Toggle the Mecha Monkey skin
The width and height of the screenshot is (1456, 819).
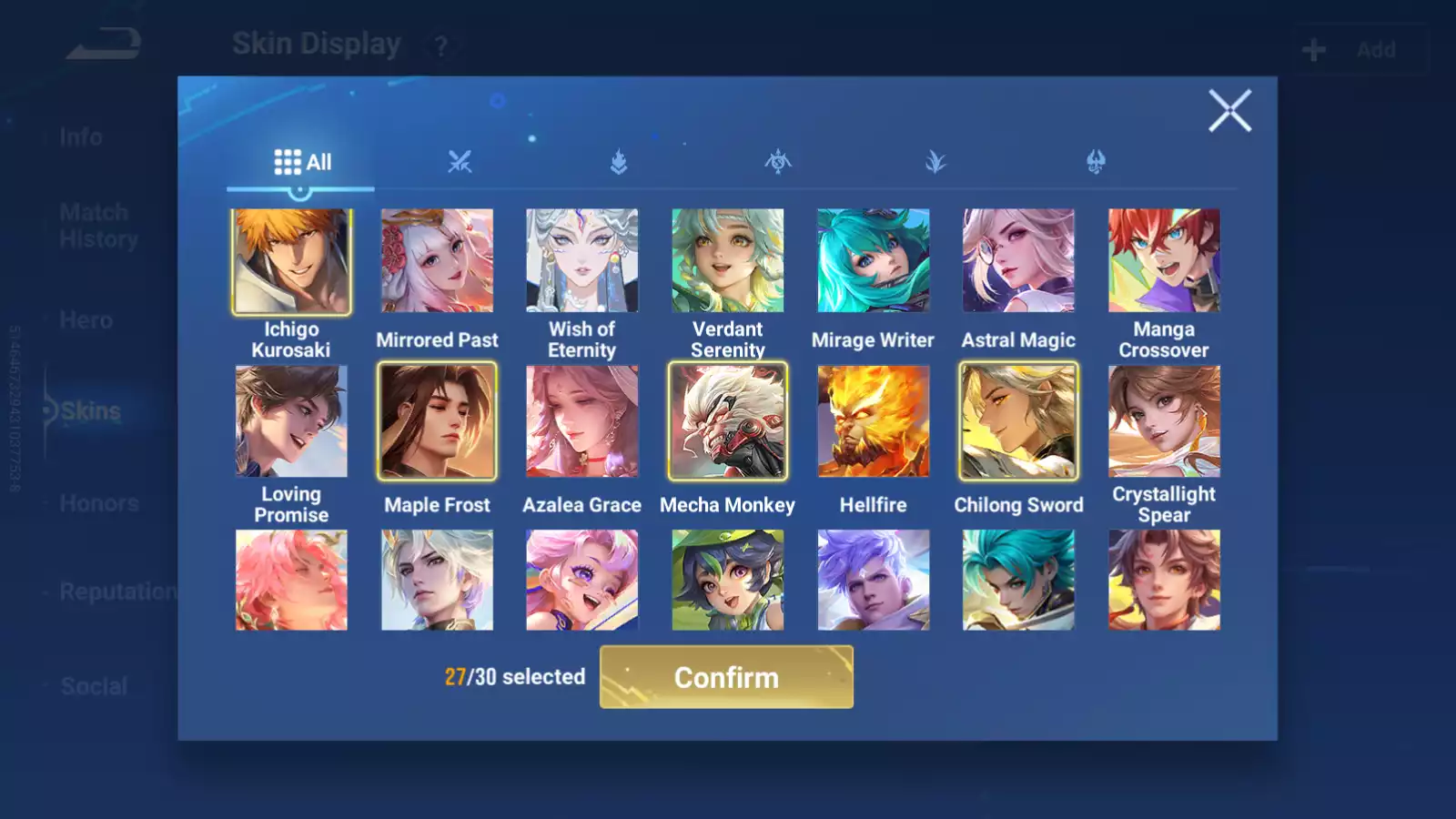click(x=727, y=421)
